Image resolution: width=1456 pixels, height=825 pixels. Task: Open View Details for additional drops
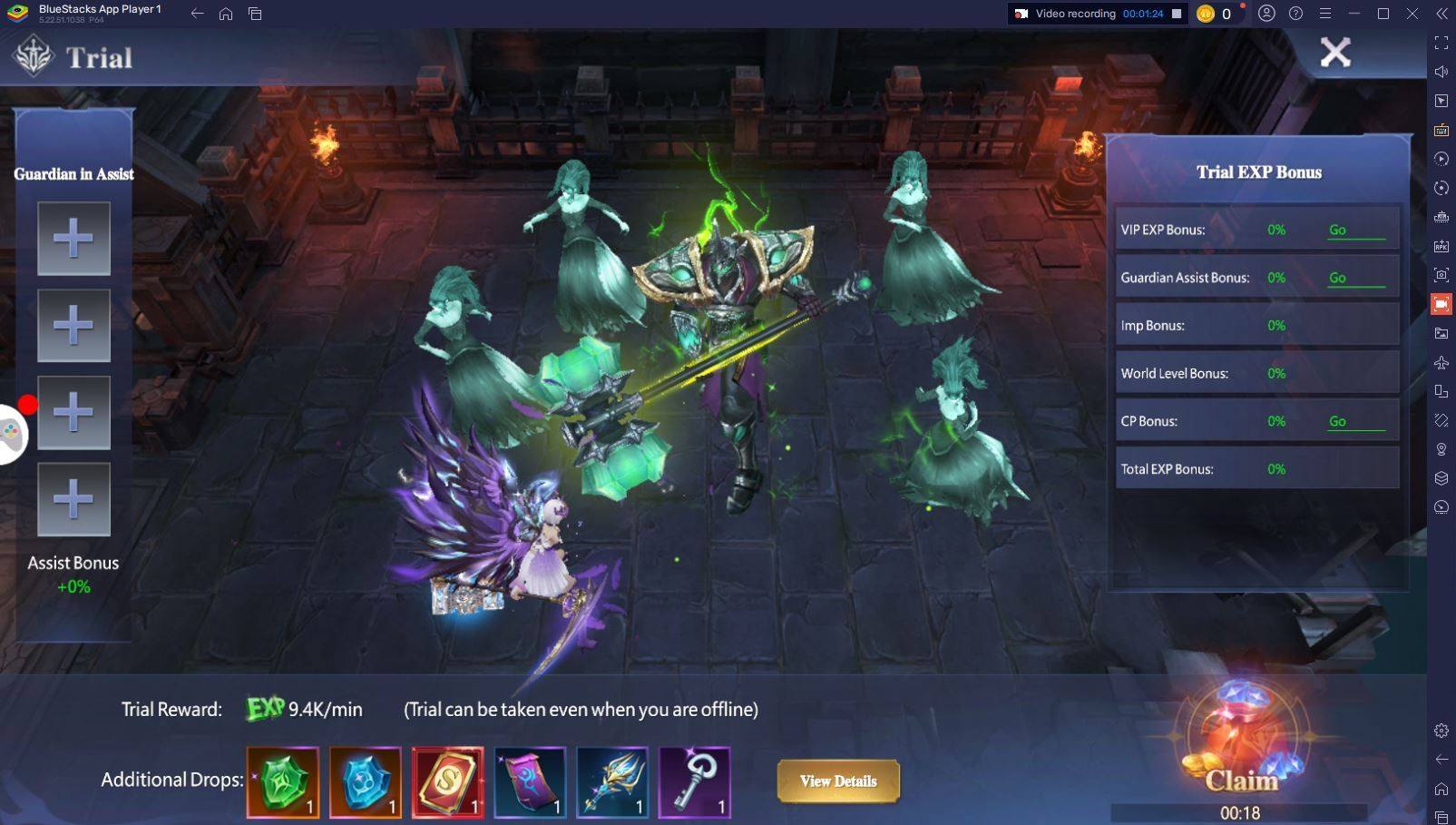click(837, 781)
